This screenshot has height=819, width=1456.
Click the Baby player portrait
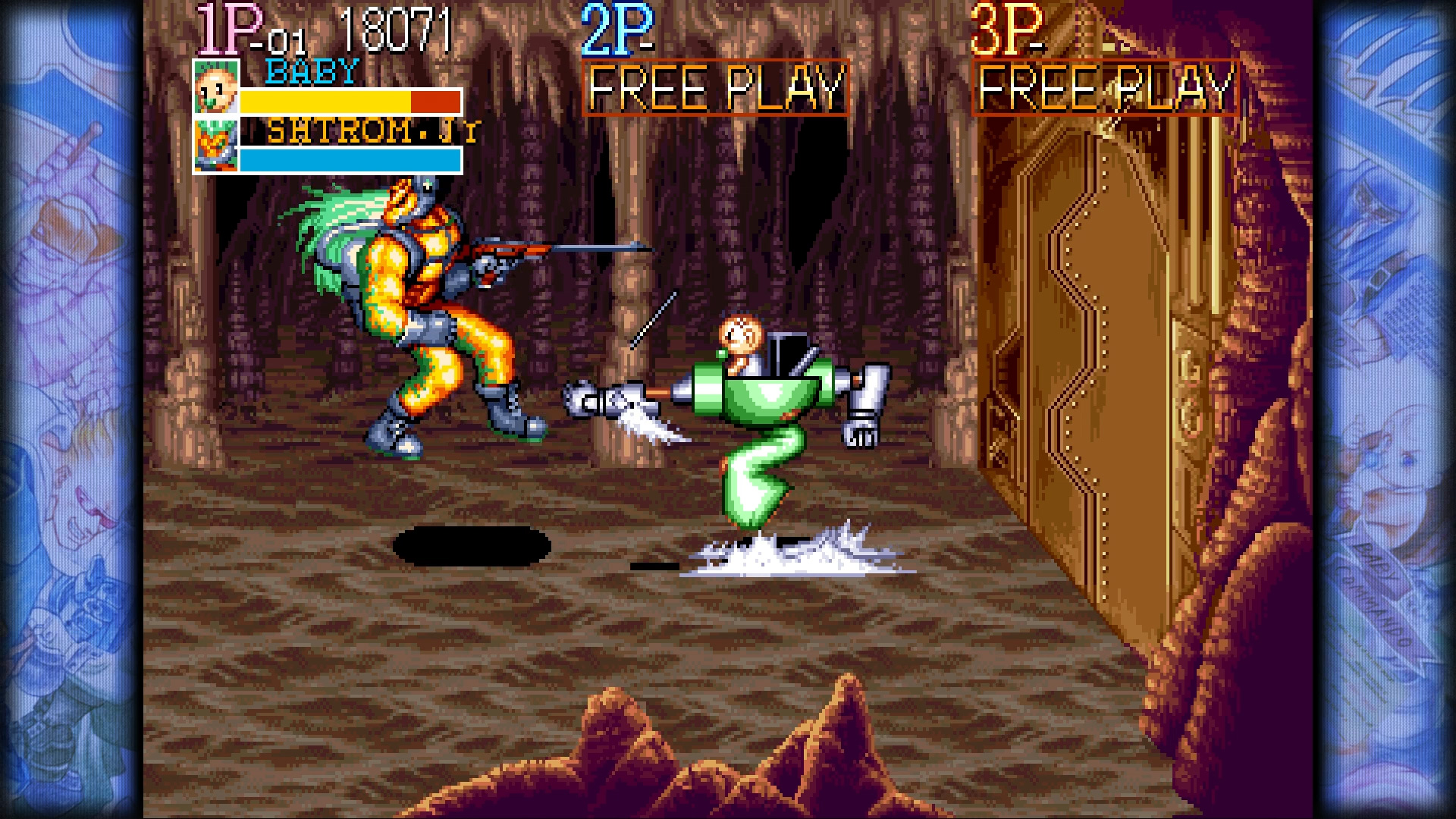[216, 88]
